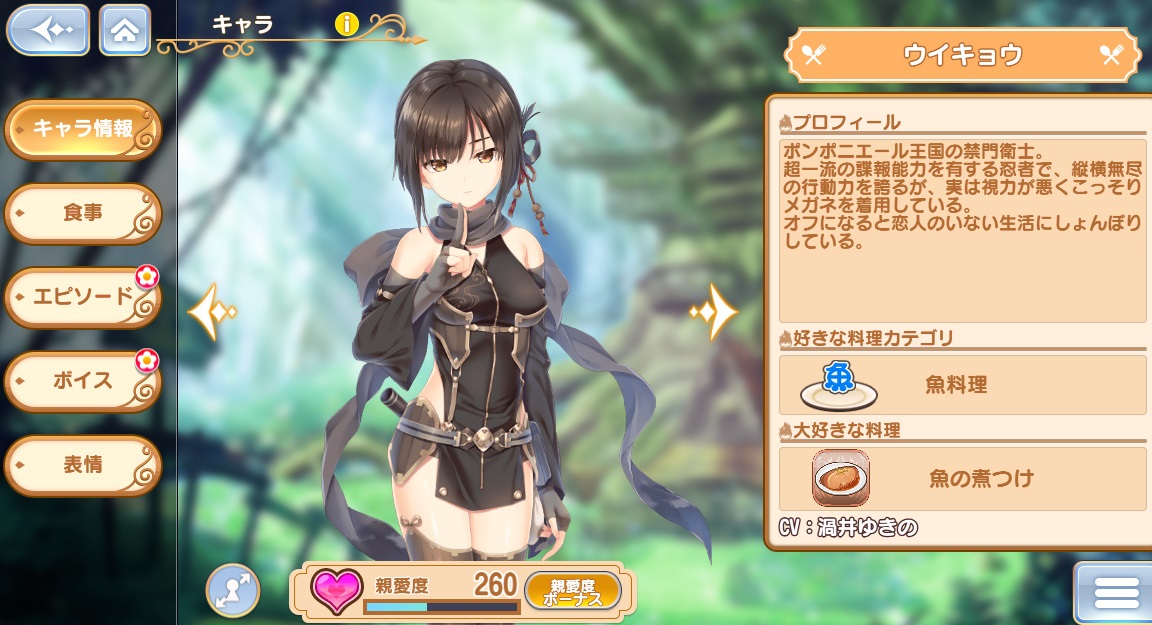1152x625 pixels.
Task: Show the ボイス tab
Action: [x=83, y=381]
